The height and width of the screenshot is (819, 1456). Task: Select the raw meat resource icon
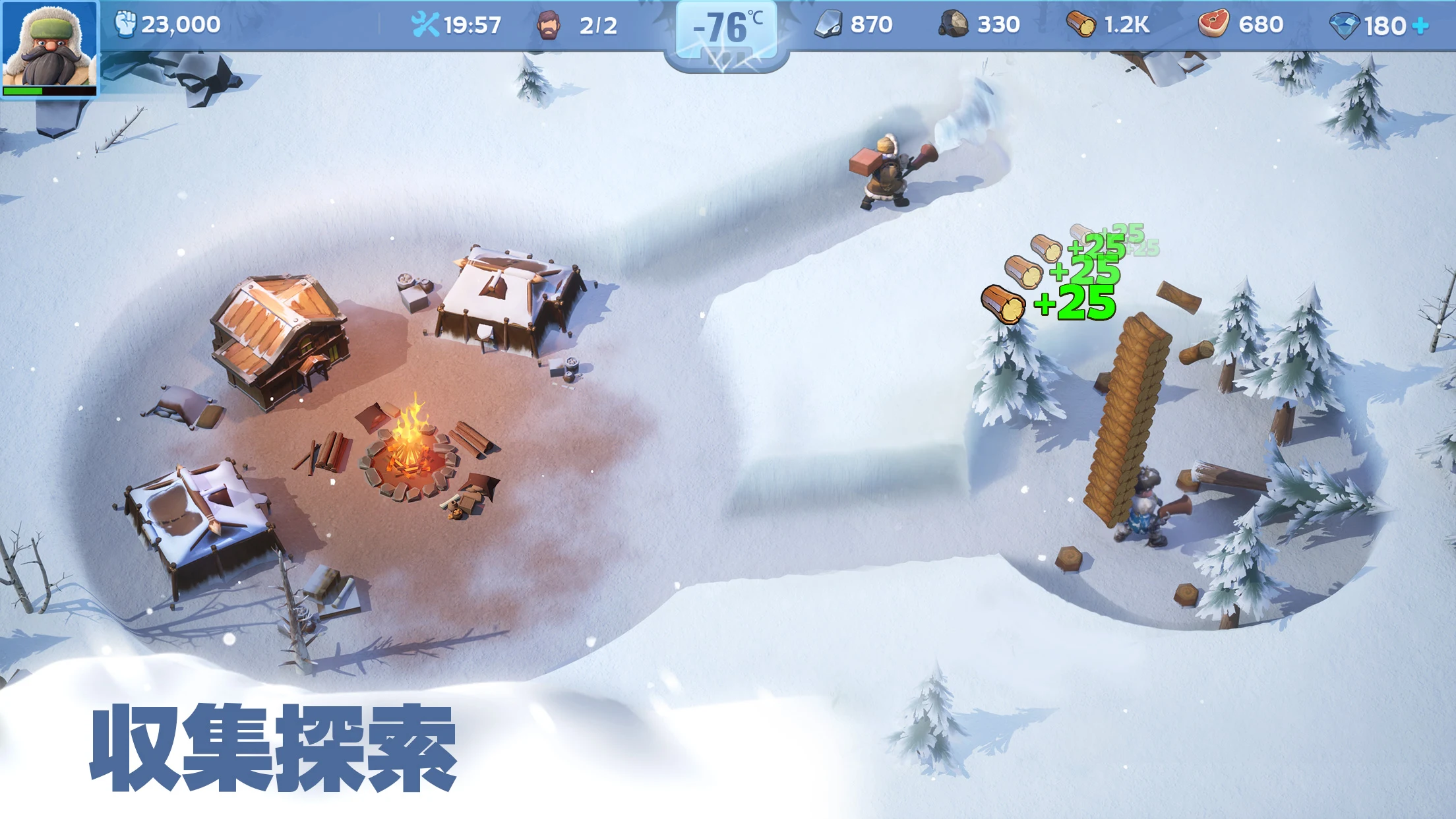pos(1213,24)
